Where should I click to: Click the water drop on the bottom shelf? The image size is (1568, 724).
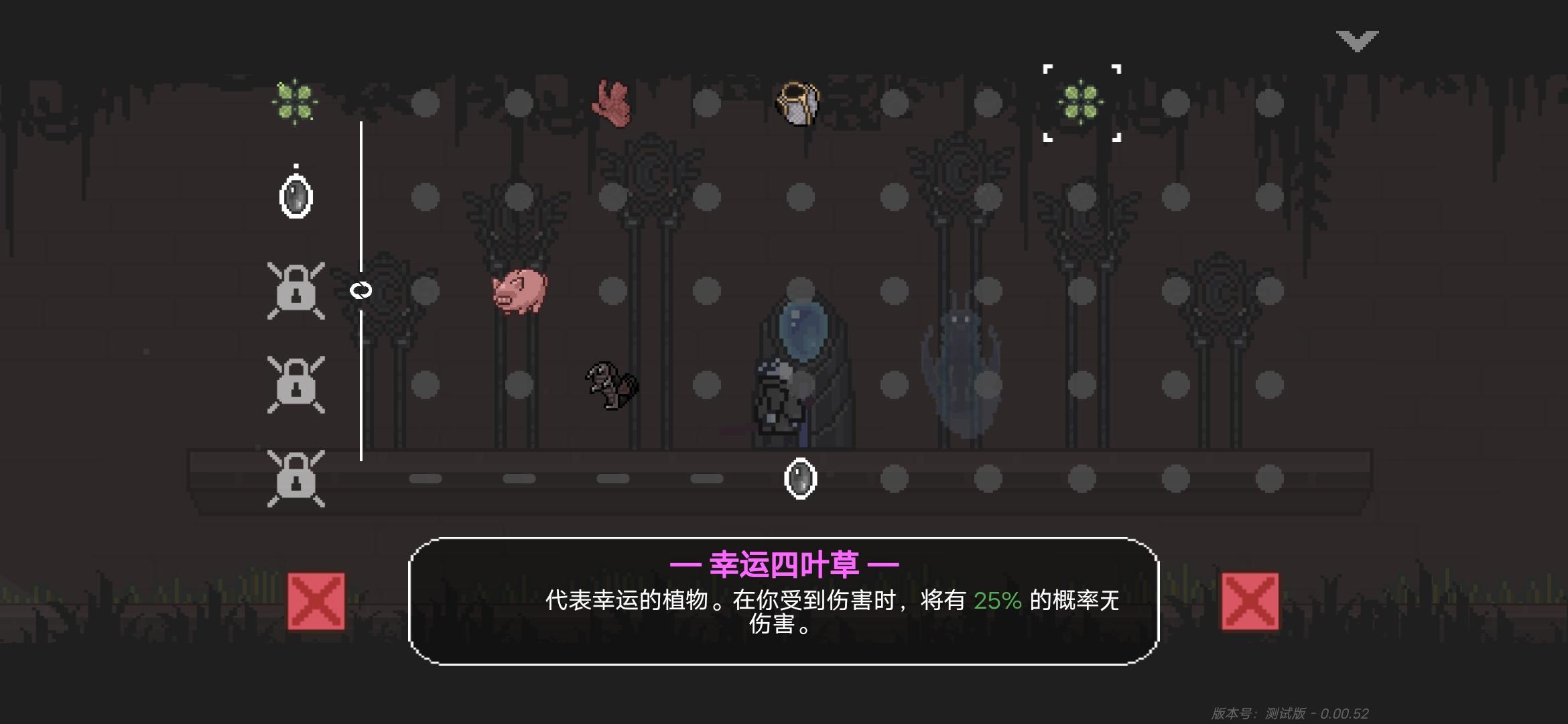(801, 479)
